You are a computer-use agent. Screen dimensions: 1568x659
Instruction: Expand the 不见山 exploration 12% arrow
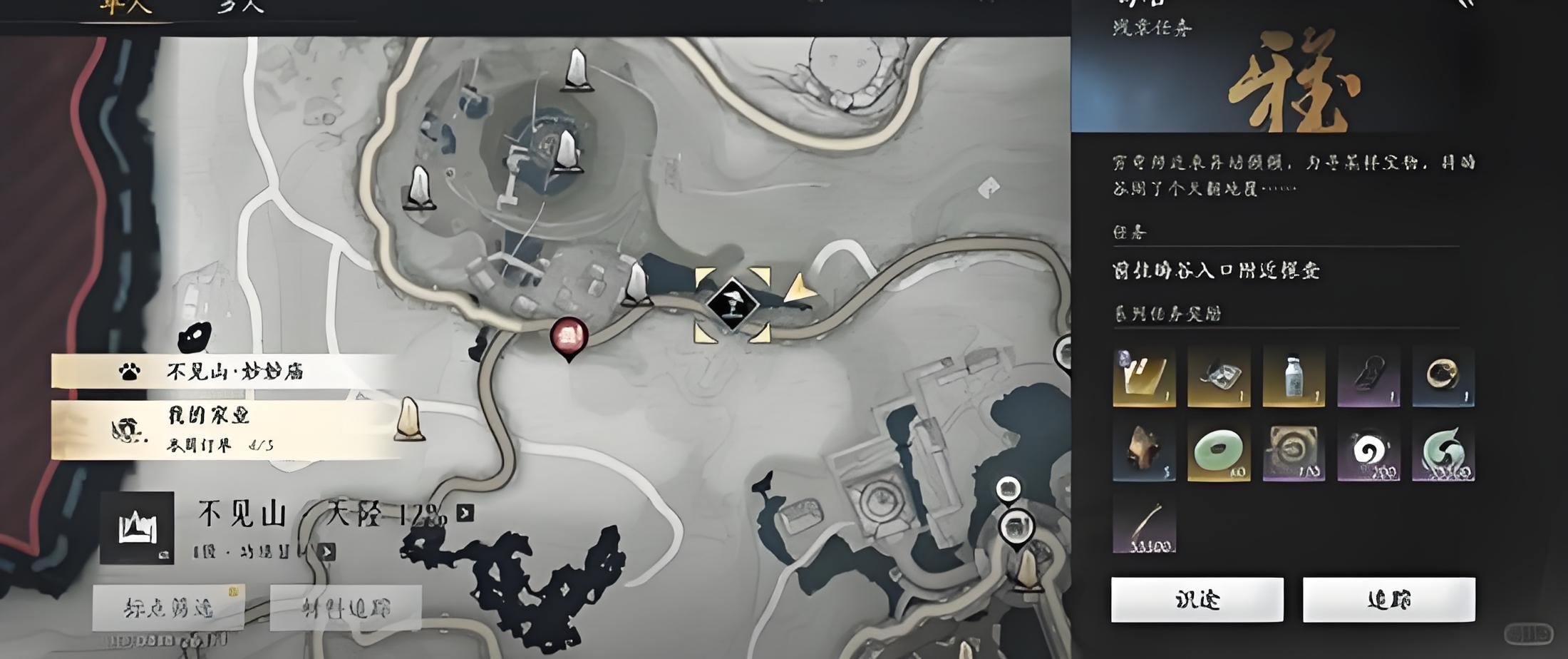coord(465,513)
